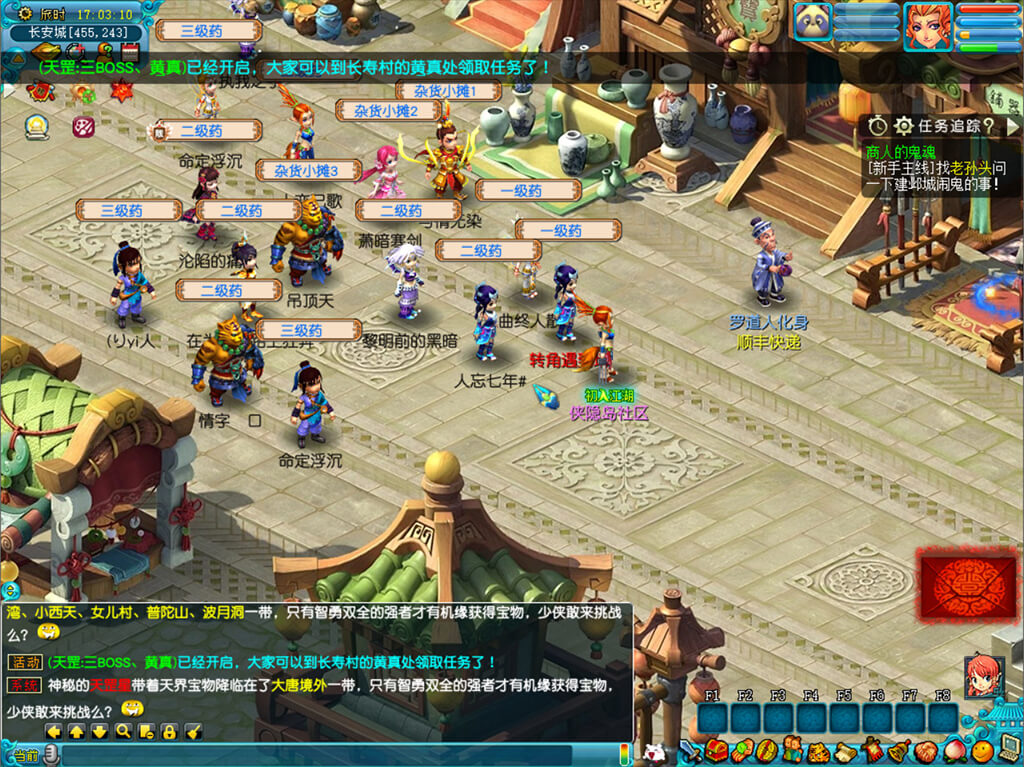1024x767 pixels.
Task: Click the quest tracker question mark
Action: 988,126
